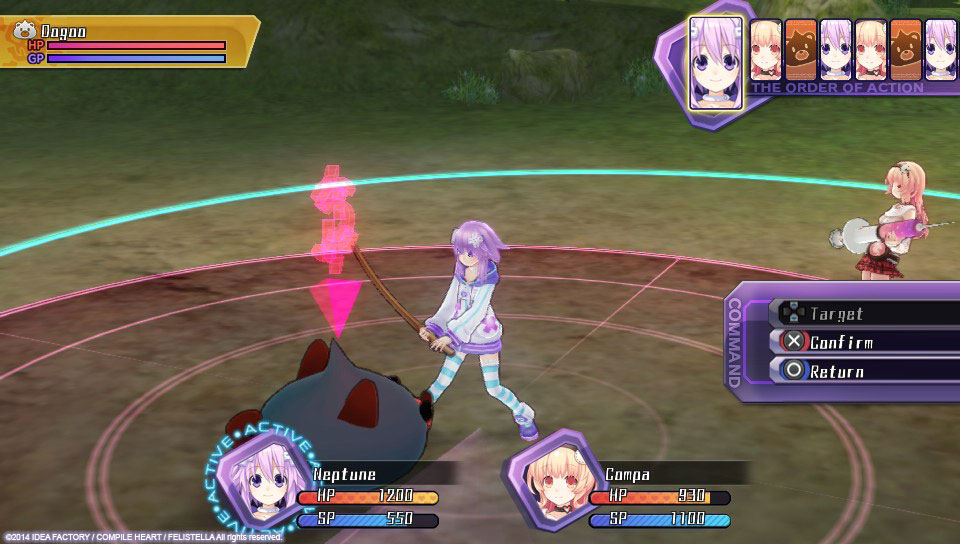Viewport: 960px width, 544px height.
Task: Click the Dogoo enemy status panel
Action: pyautogui.click(x=128, y=44)
